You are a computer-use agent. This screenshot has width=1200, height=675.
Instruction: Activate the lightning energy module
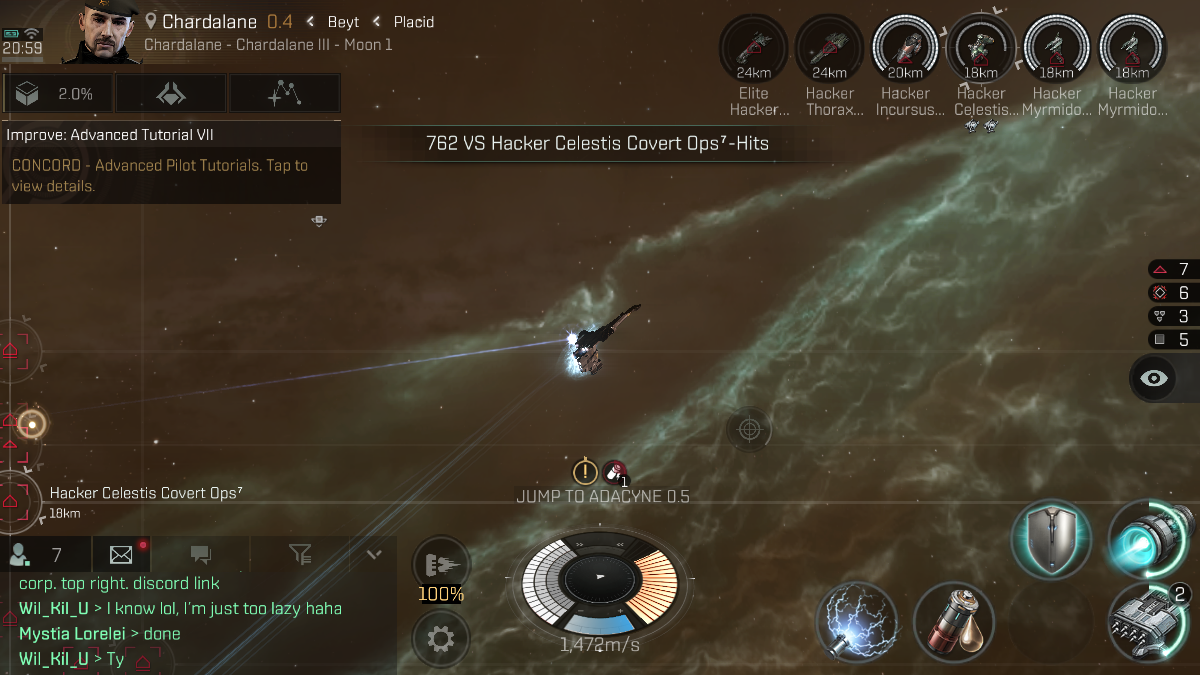pyautogui.click(x=856, y=621)
